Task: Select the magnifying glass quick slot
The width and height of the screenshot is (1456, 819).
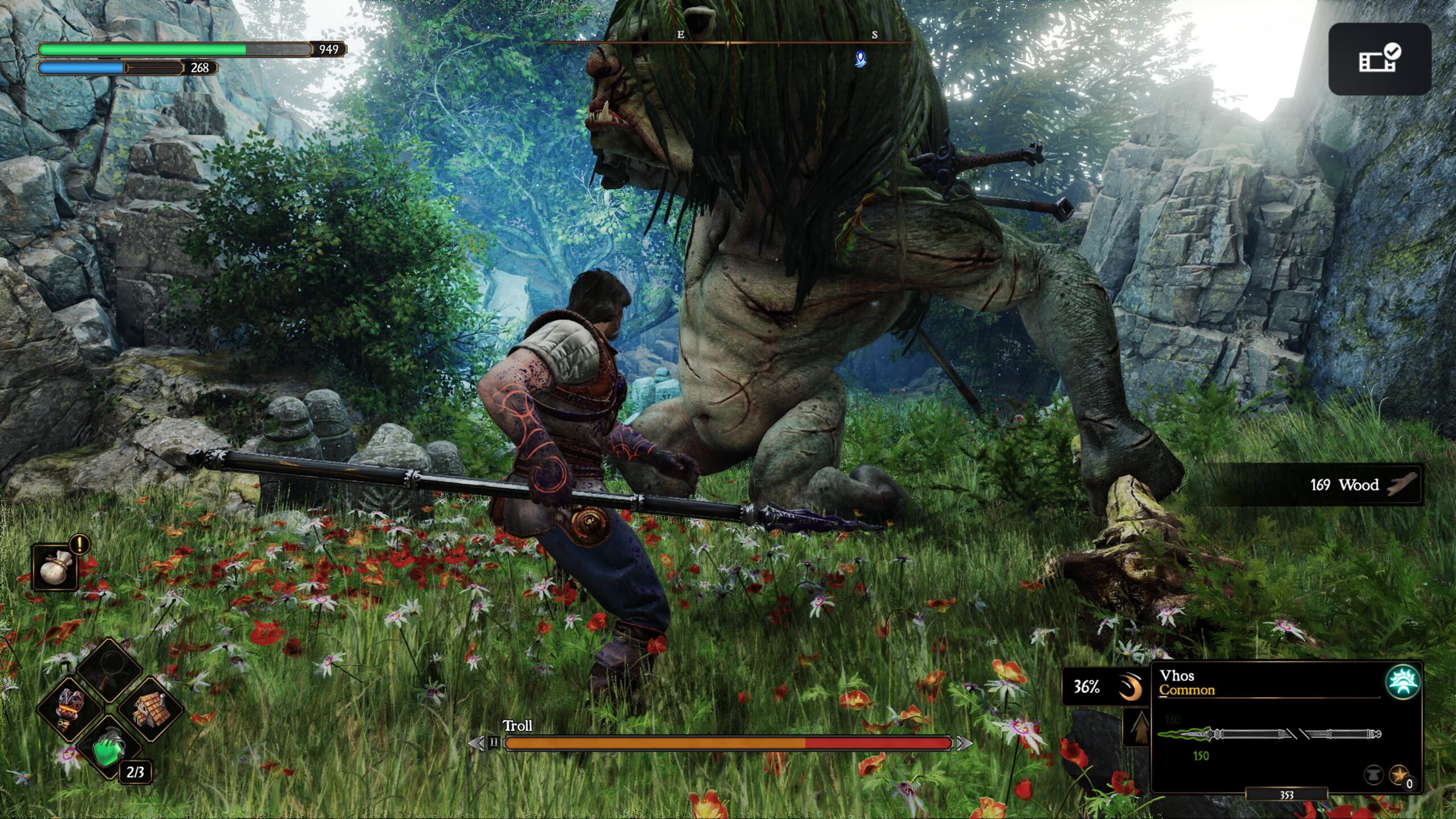Action: (x=109, y=669)
